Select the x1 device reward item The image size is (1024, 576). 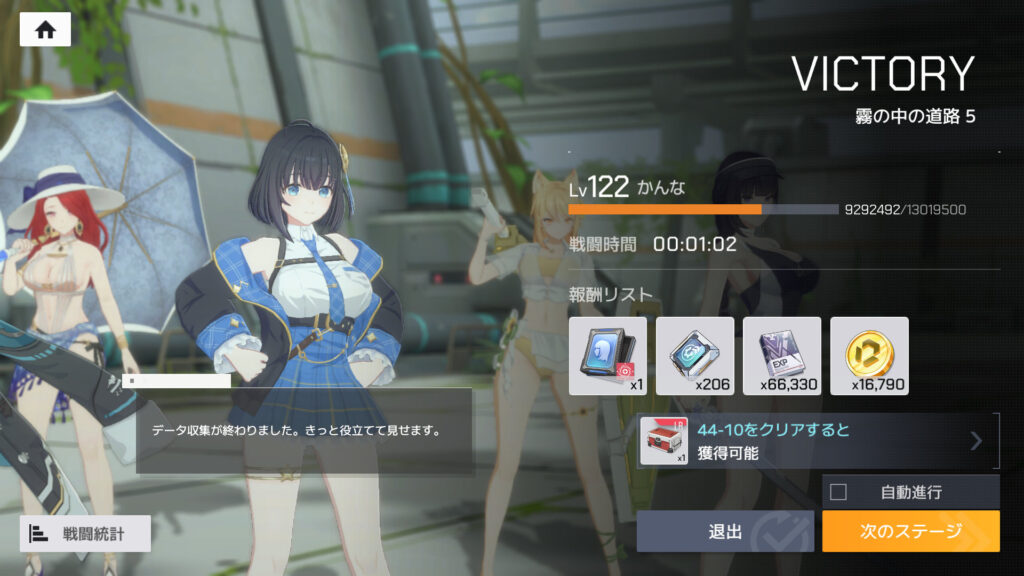point(607,355)
